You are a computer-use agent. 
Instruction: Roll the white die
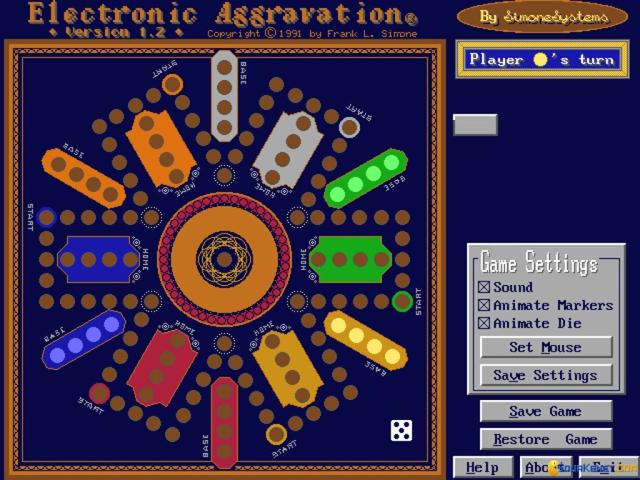pyautogui.click(x=401, y=431)
